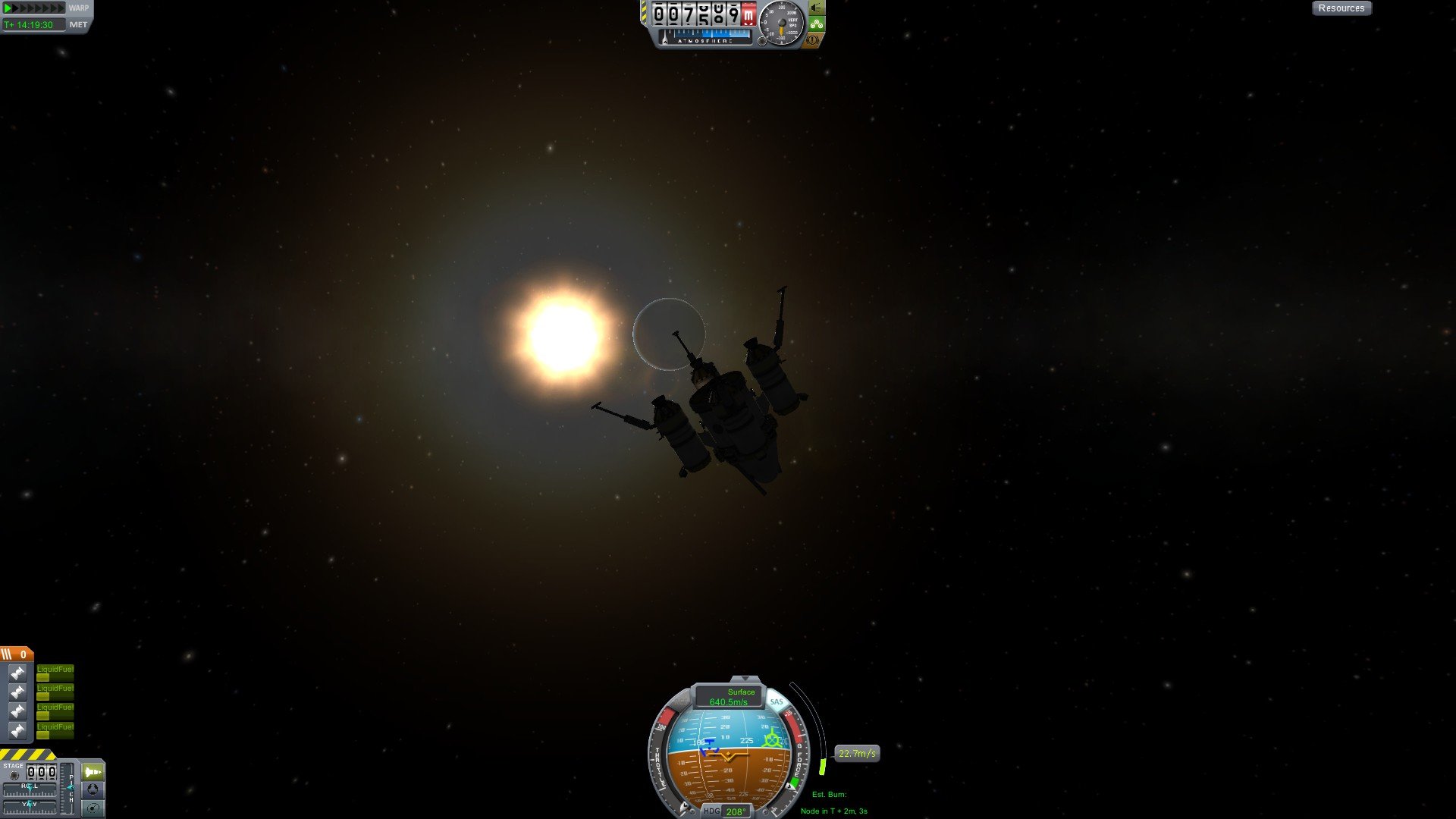Open the orbital map view button
The width and height of the screenshot is (1456, 819).
[93, 808]
